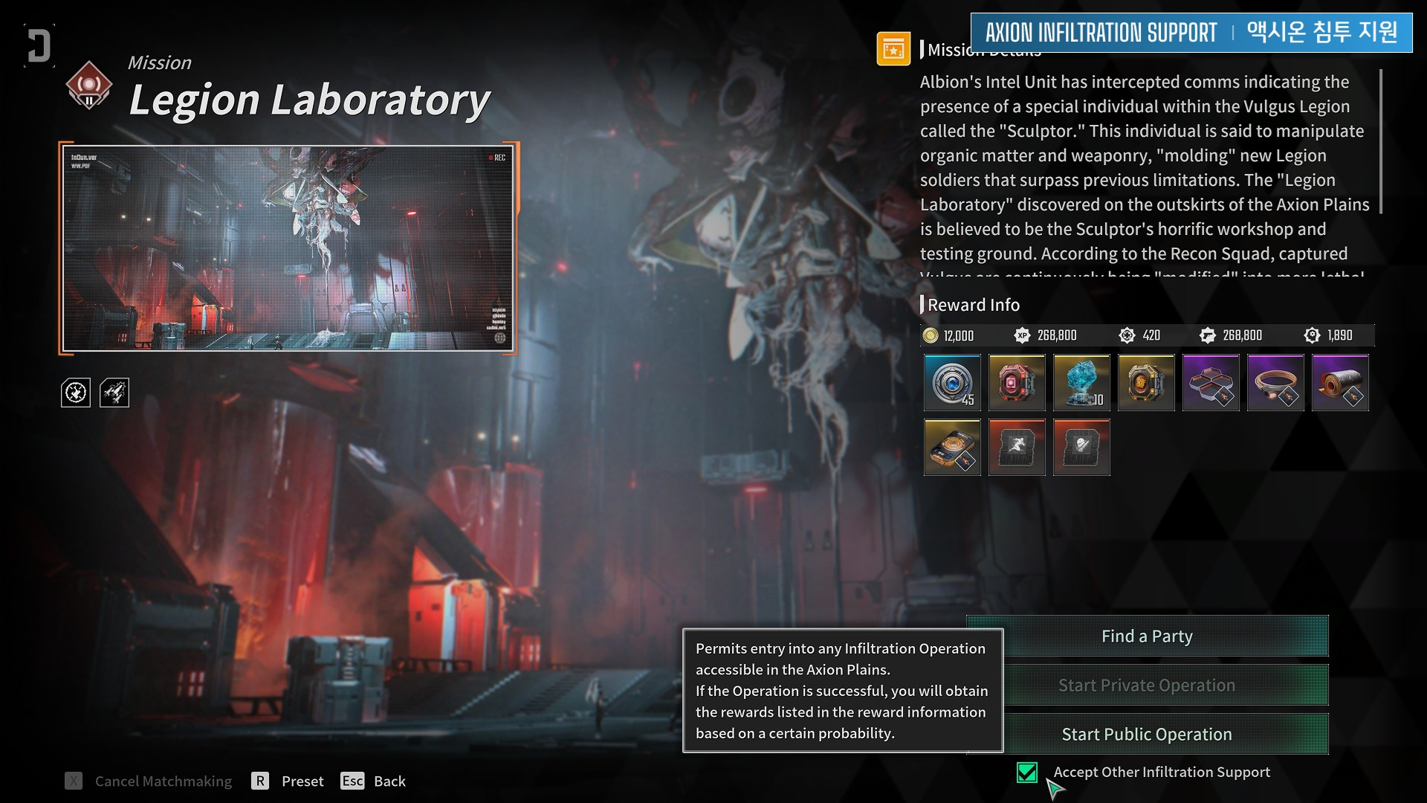The image size is (1427, 803).
Task: Launch the Start Public Operation option
Action: (1146, 734)
